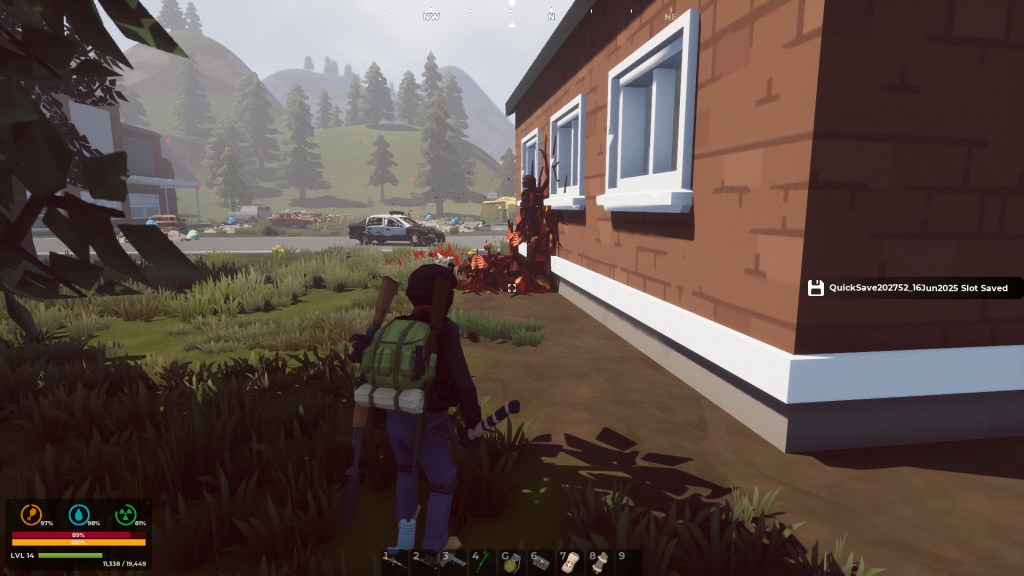Select the cloth roll in slot 8

pos(600,562)
